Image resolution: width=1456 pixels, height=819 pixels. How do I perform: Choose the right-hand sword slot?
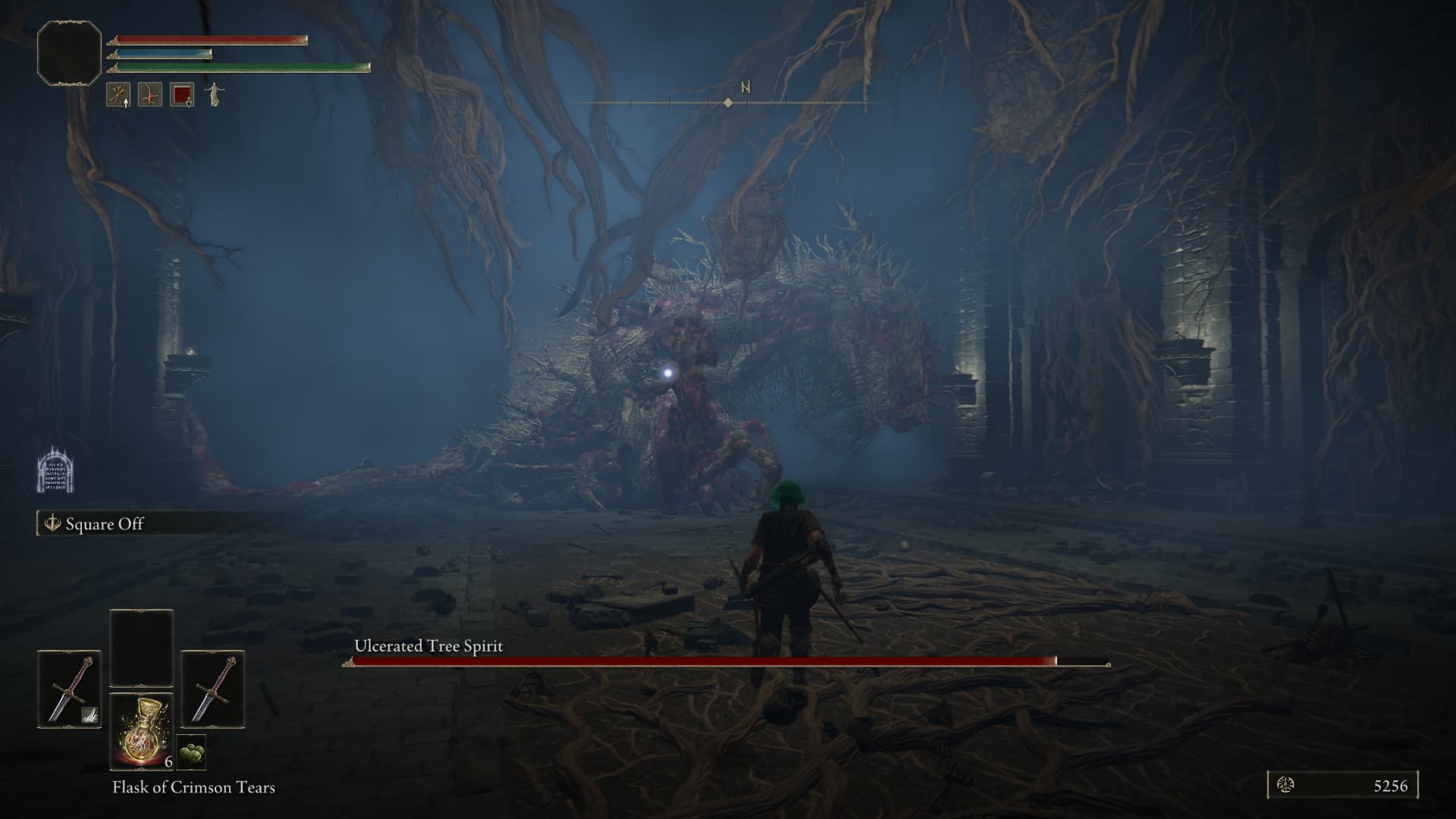[212, 689]
